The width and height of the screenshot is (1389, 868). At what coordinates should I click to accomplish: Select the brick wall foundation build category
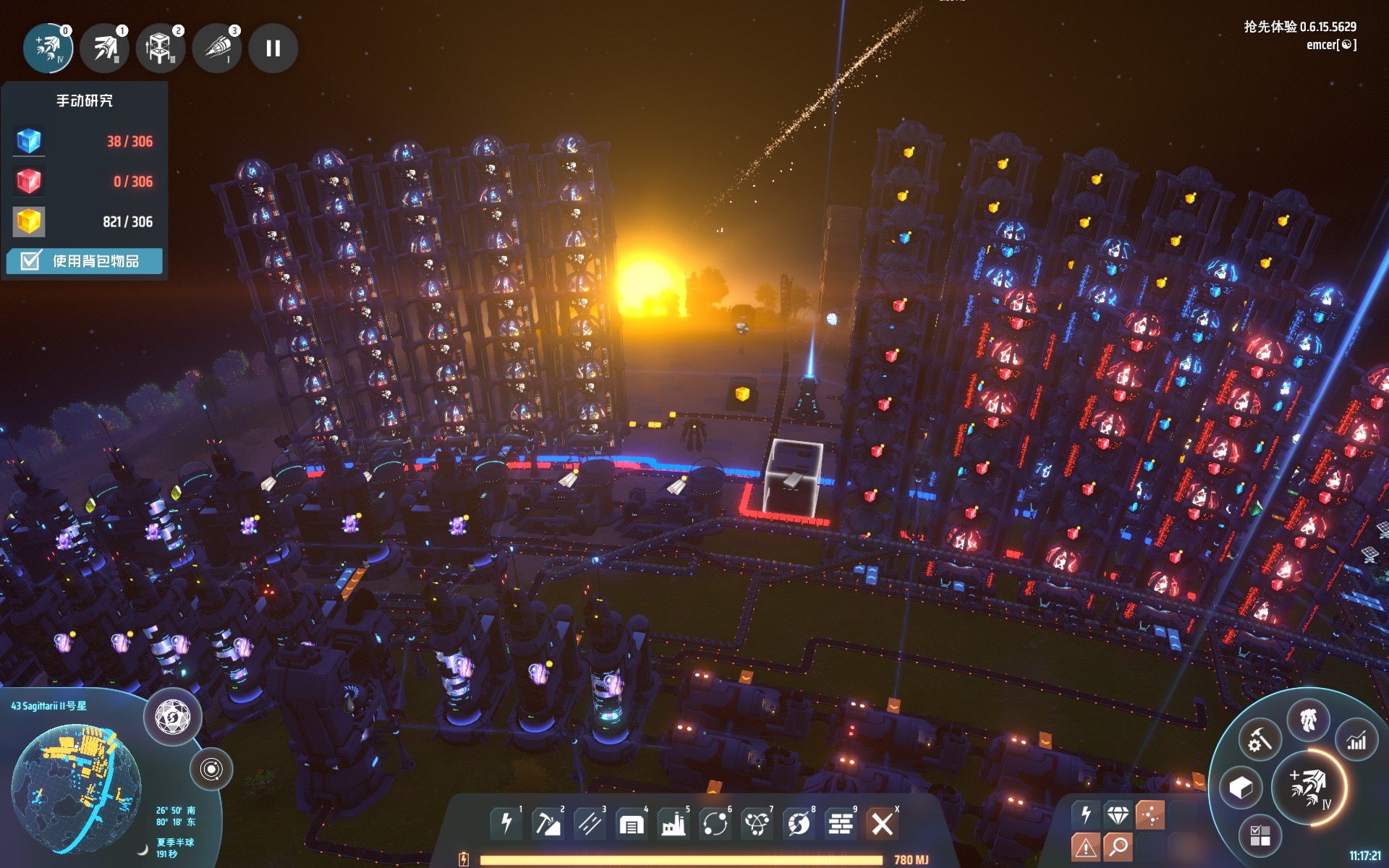click(x=840, y=823)
